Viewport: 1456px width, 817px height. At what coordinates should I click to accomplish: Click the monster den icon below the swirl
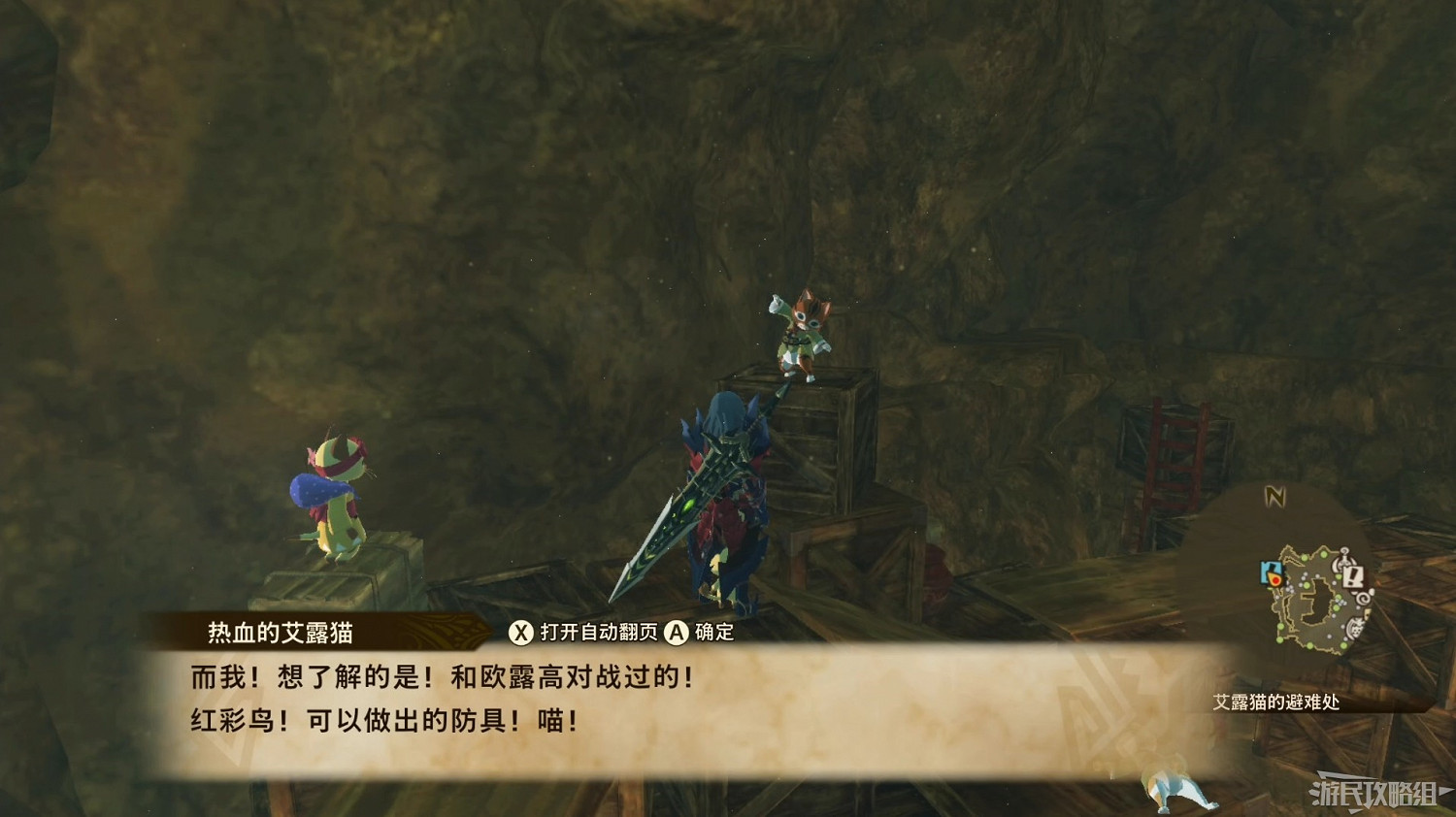tap(1355, 627)
